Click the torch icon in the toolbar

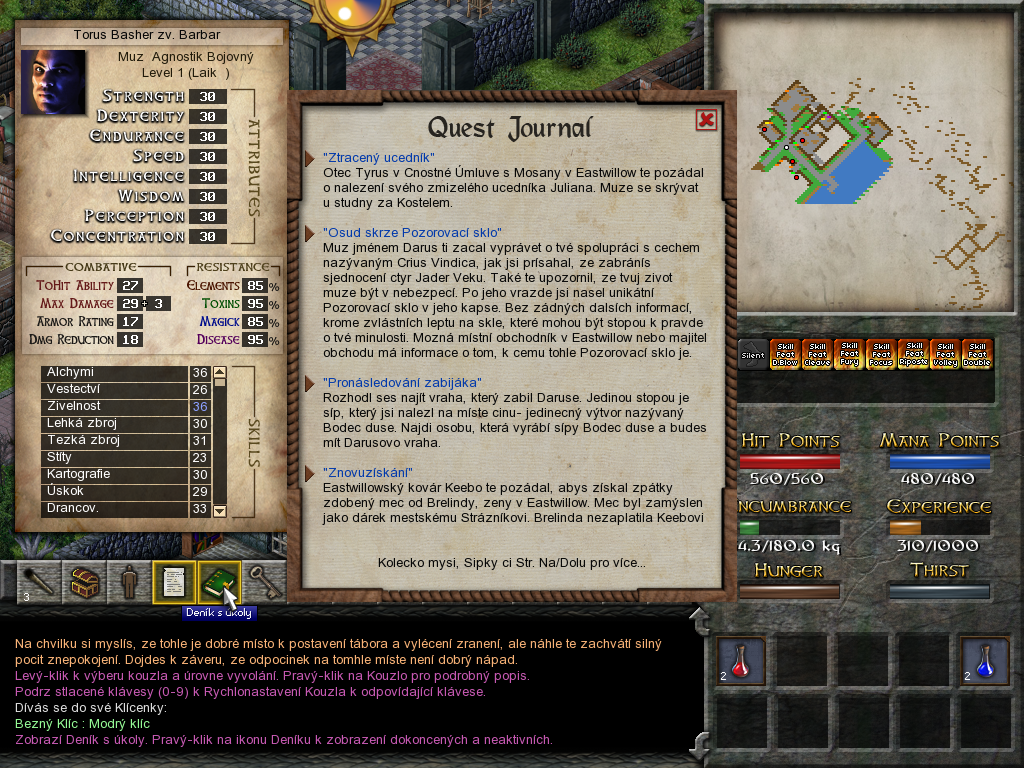(38, 582)
